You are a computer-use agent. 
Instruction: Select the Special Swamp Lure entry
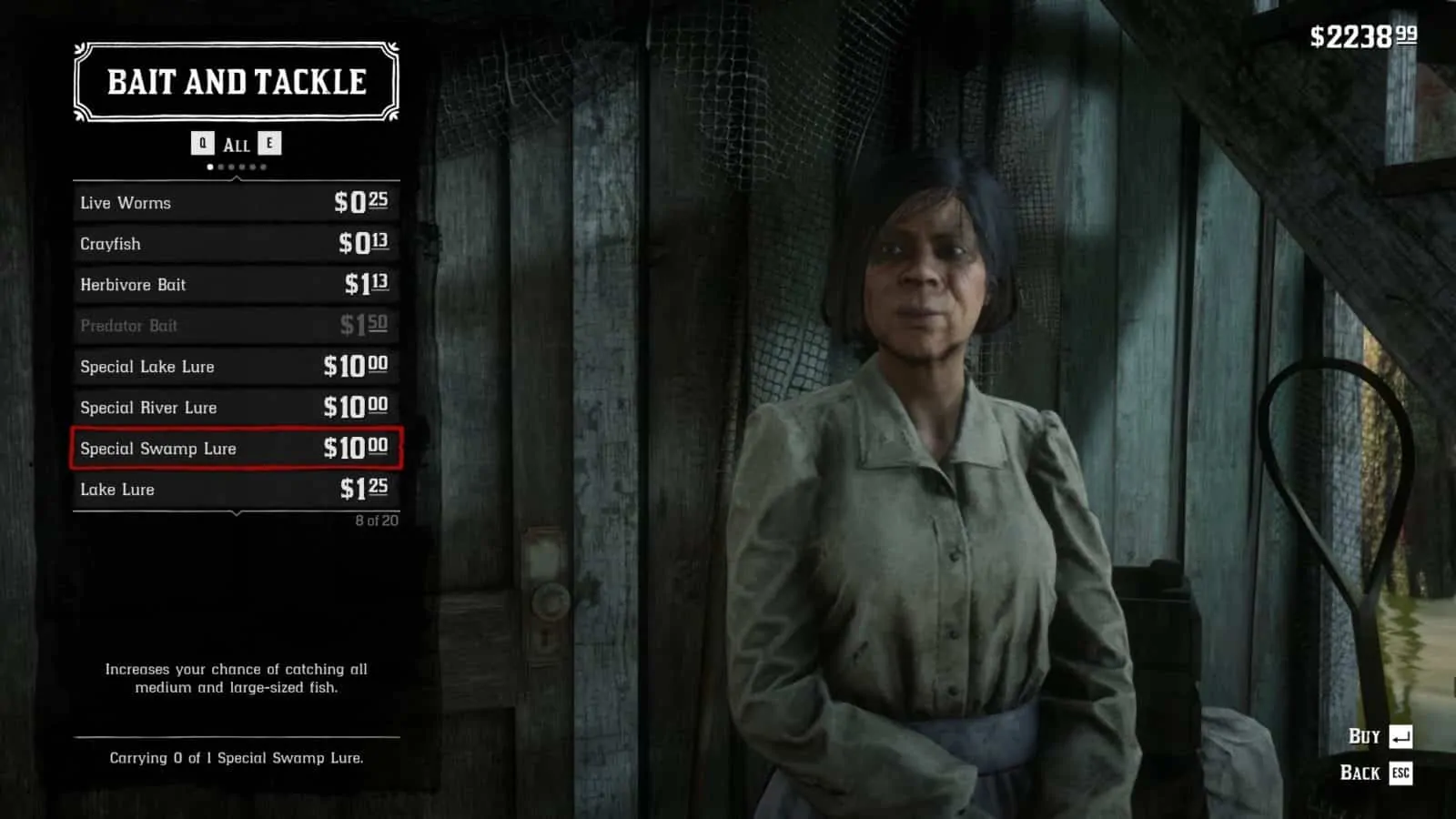(x=235, y=449)
